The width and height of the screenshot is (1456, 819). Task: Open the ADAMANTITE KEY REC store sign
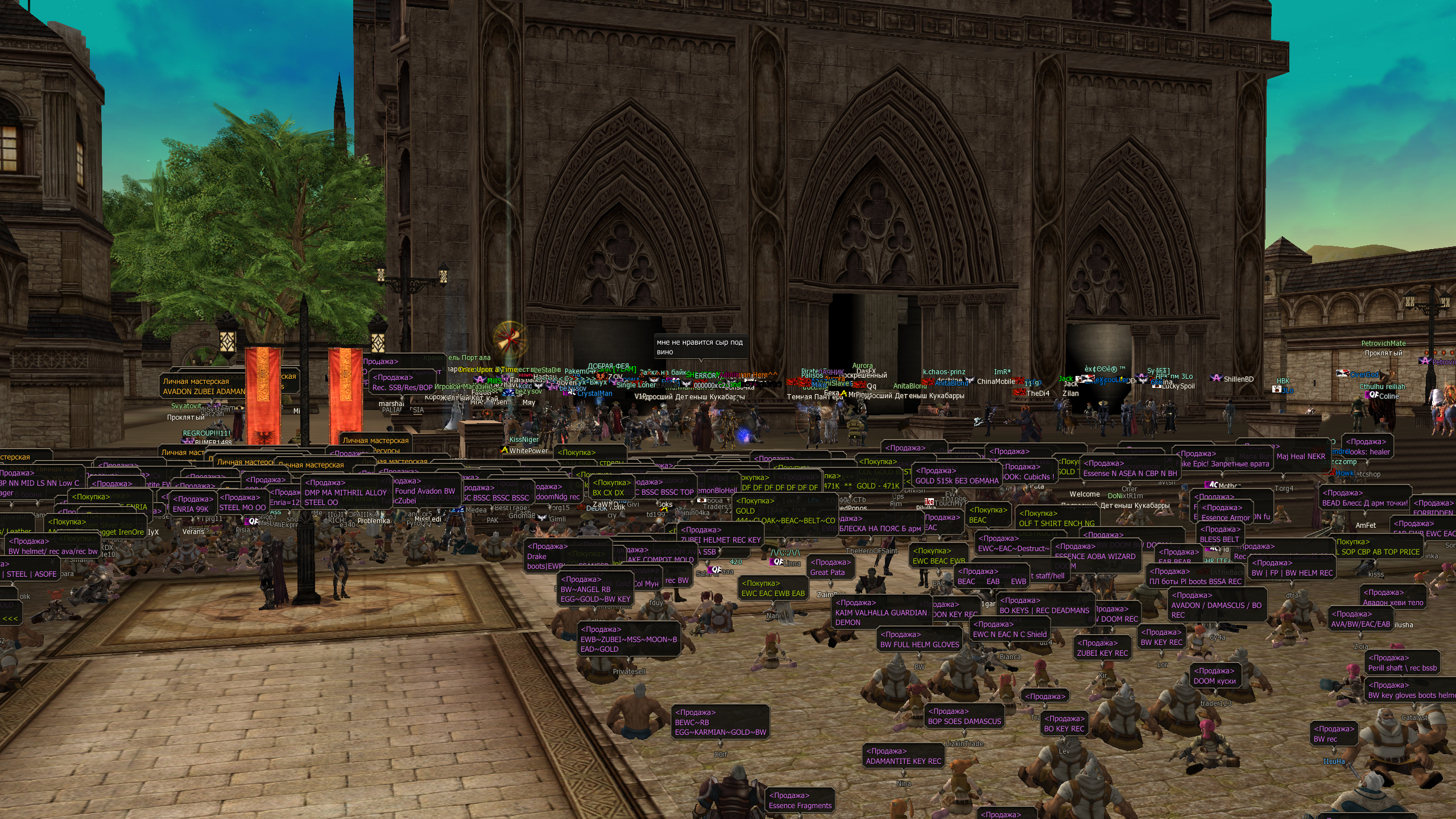pyautogui.click(x=903, y=756)
